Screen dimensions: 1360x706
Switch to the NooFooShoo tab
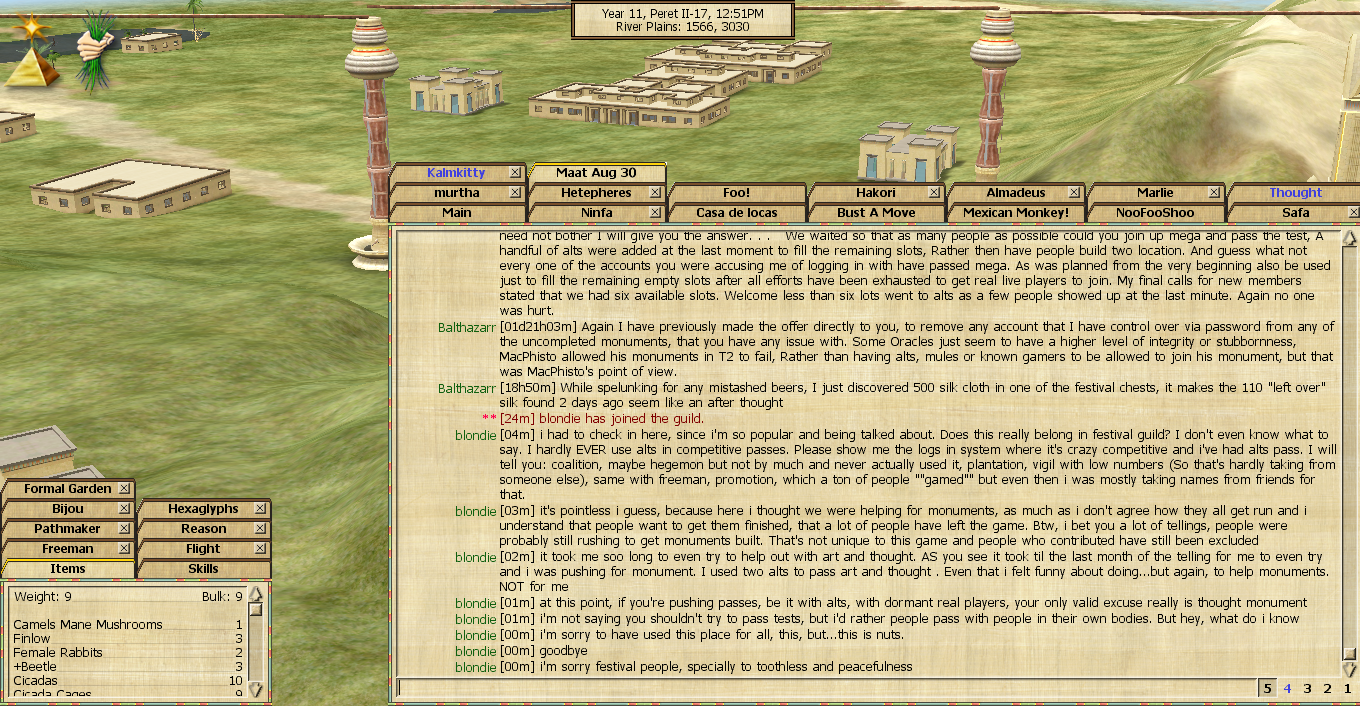[x=1156, y=213]
